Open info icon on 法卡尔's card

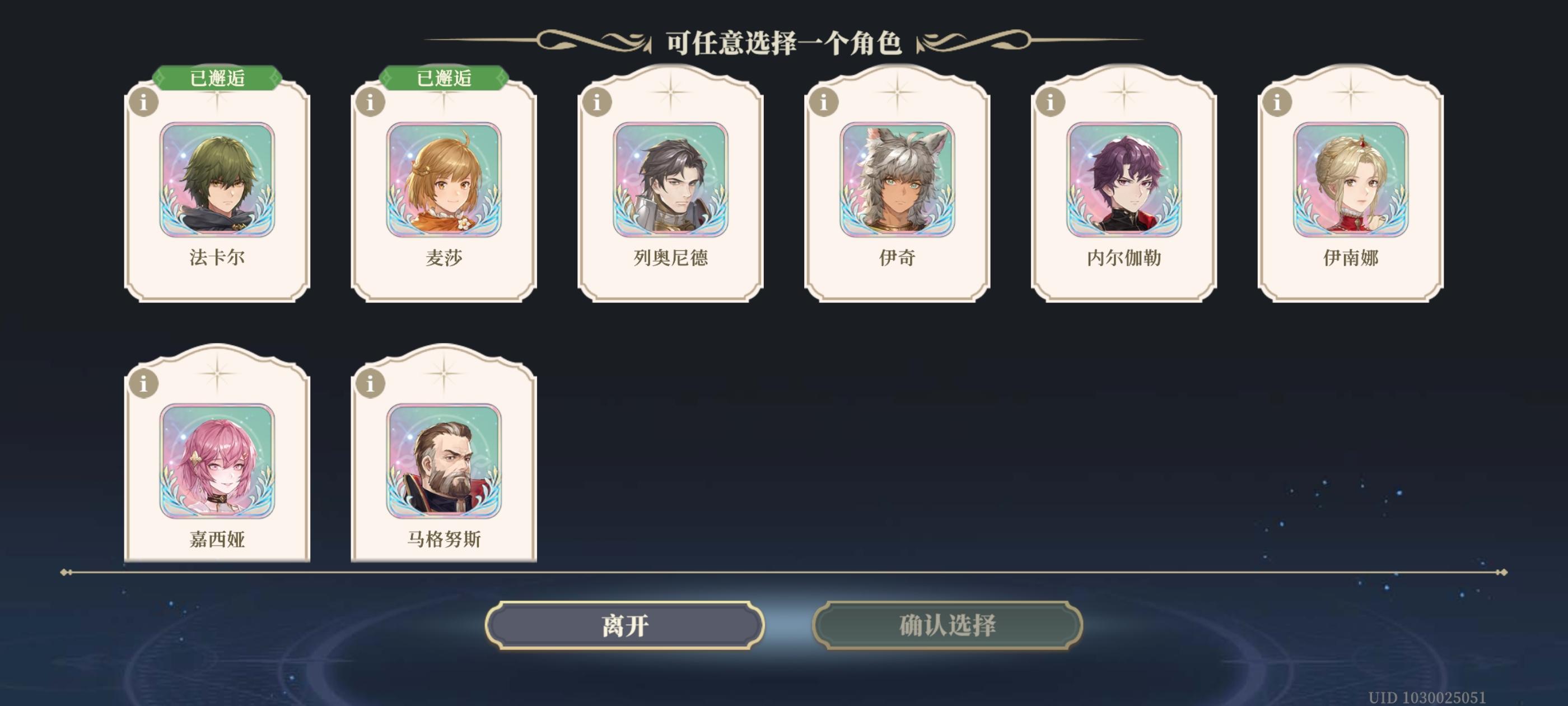tap(146, 104)
